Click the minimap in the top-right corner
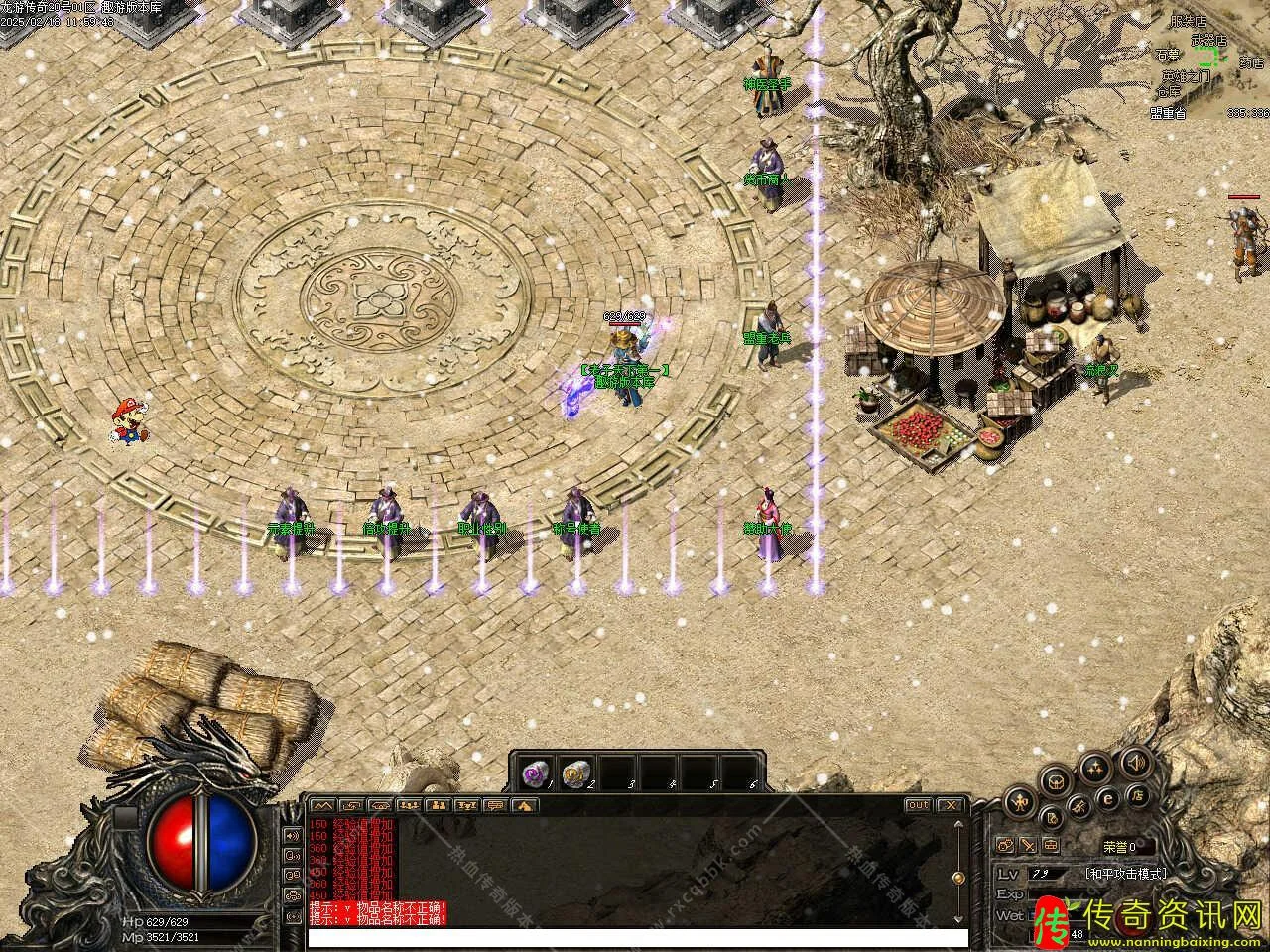 [x=1208, y=61]
